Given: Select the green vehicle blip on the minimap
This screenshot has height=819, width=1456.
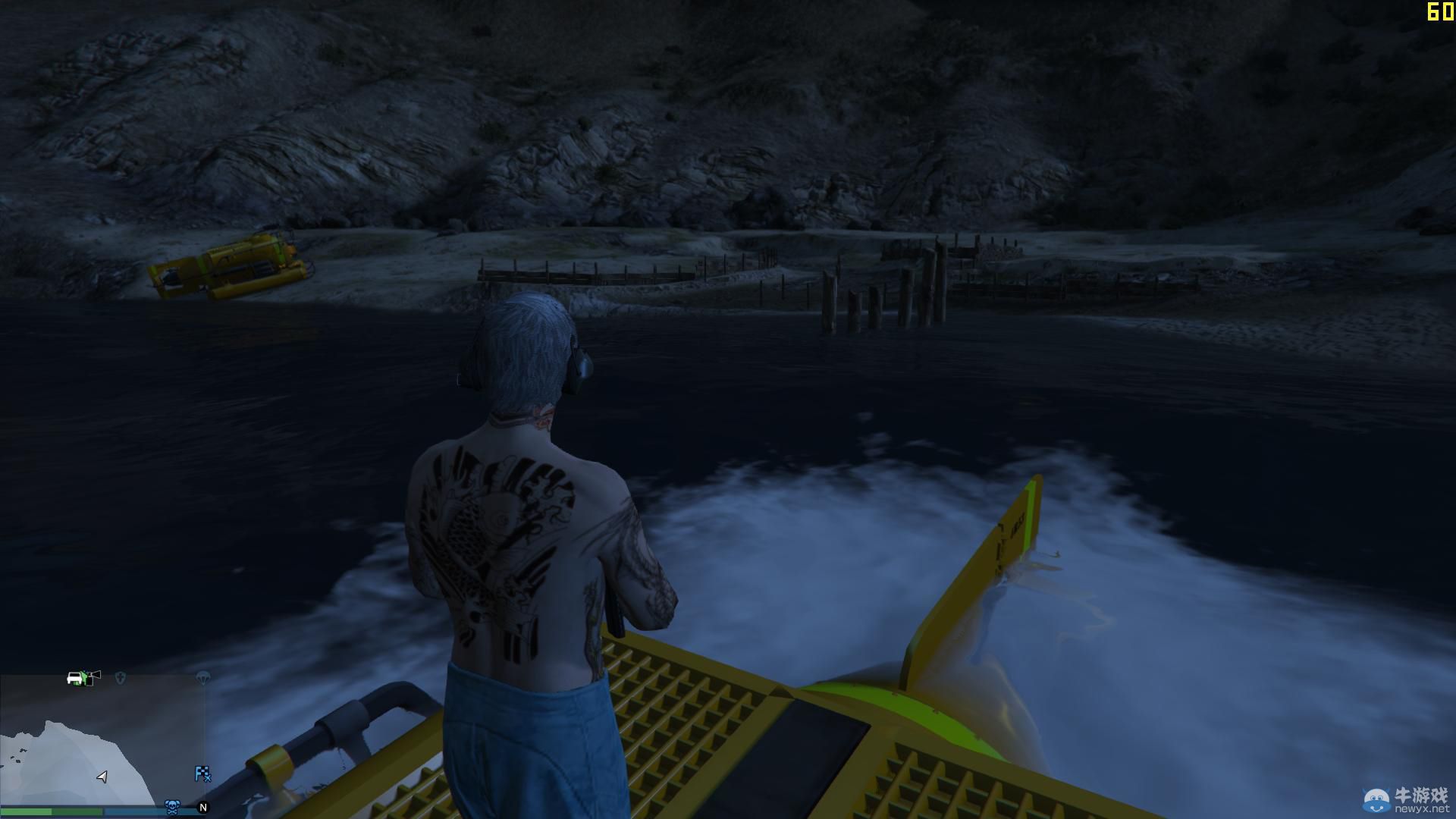Looking at the screenshot, I should tap(76, 679).
